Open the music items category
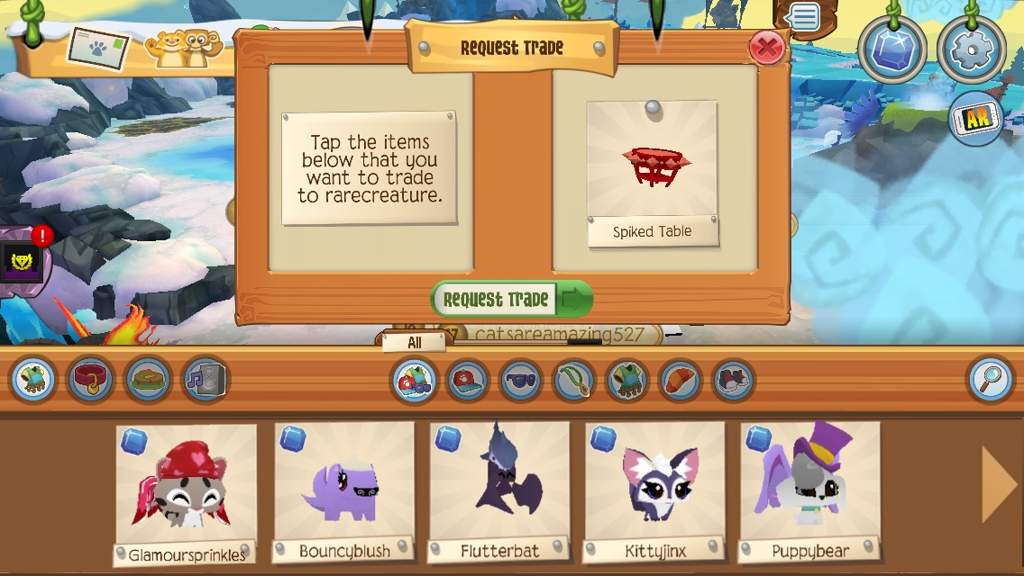The height and width of the screenshot is (576, 1024). [205, 380]
